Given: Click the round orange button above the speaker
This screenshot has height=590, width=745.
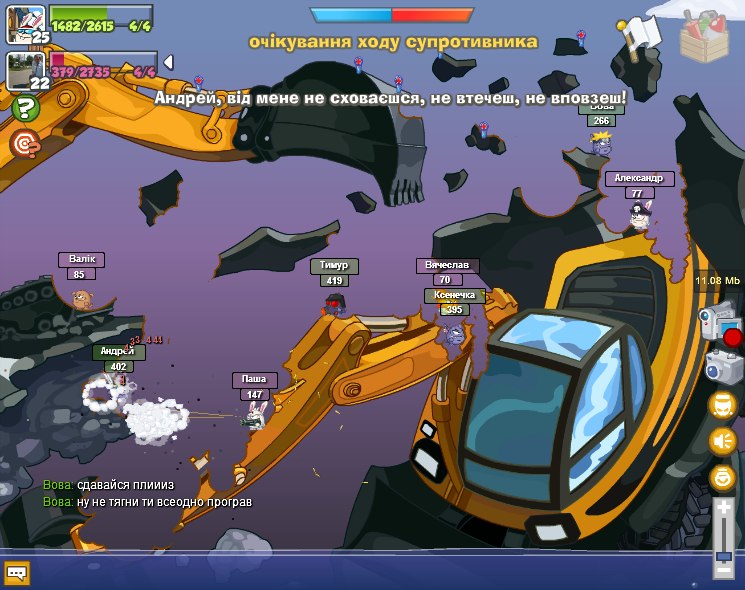Looking at the screenshot, I should coord(722,404).
